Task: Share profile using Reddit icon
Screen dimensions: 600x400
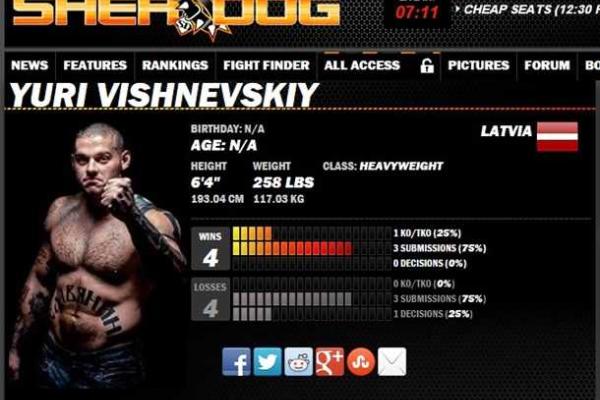Action: click(x=298, y=361)
